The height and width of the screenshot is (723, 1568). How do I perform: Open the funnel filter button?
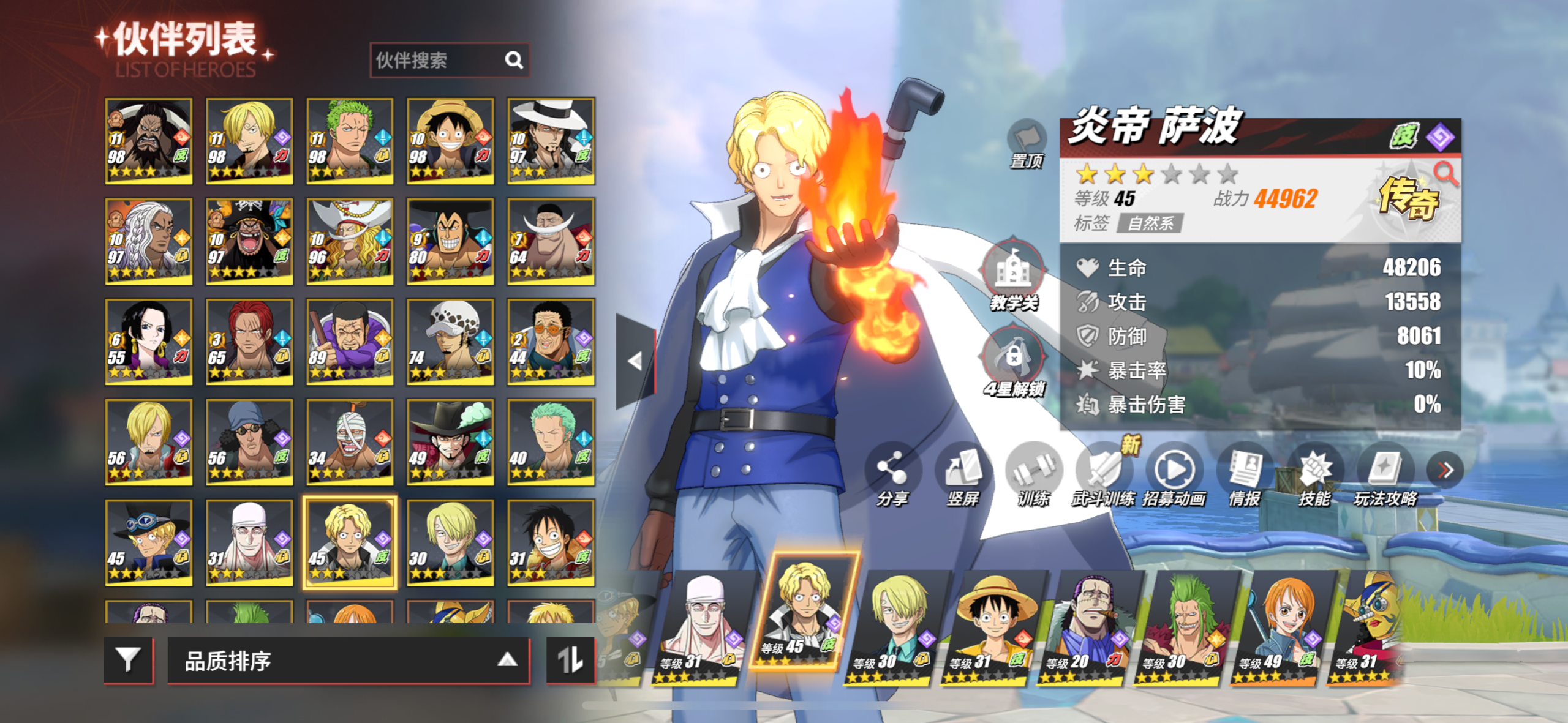coord(128,660)
